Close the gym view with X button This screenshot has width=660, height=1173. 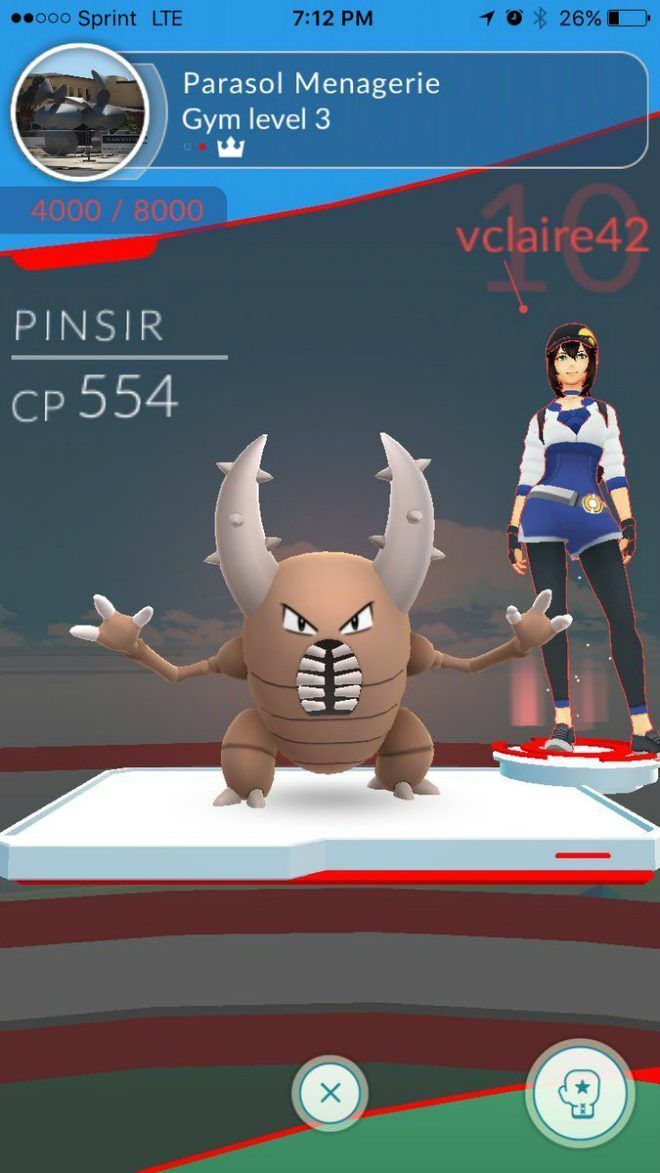(x=330, y=1093)
